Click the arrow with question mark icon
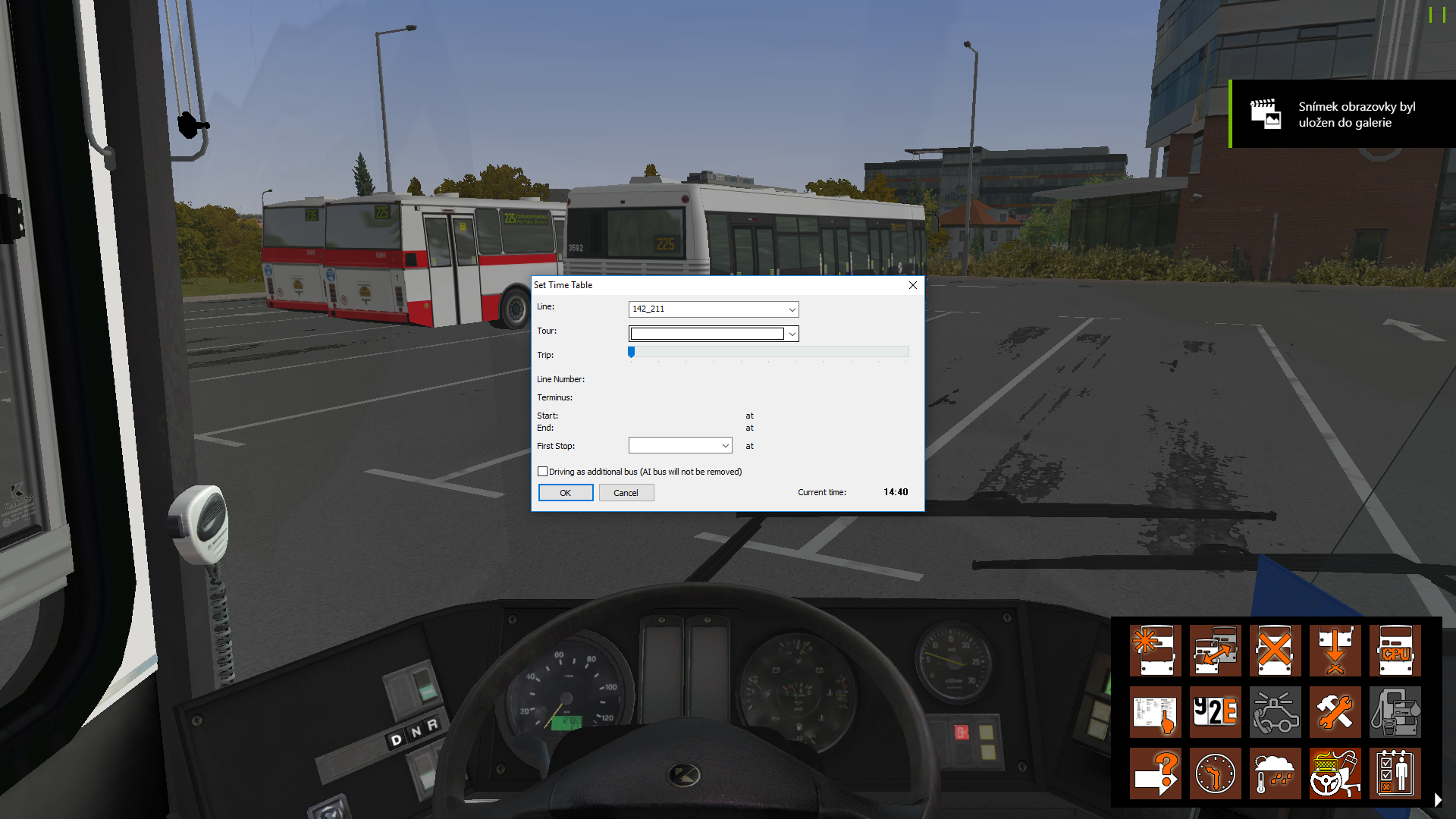The image size is (1456, 819). [x=1155, y=773]
